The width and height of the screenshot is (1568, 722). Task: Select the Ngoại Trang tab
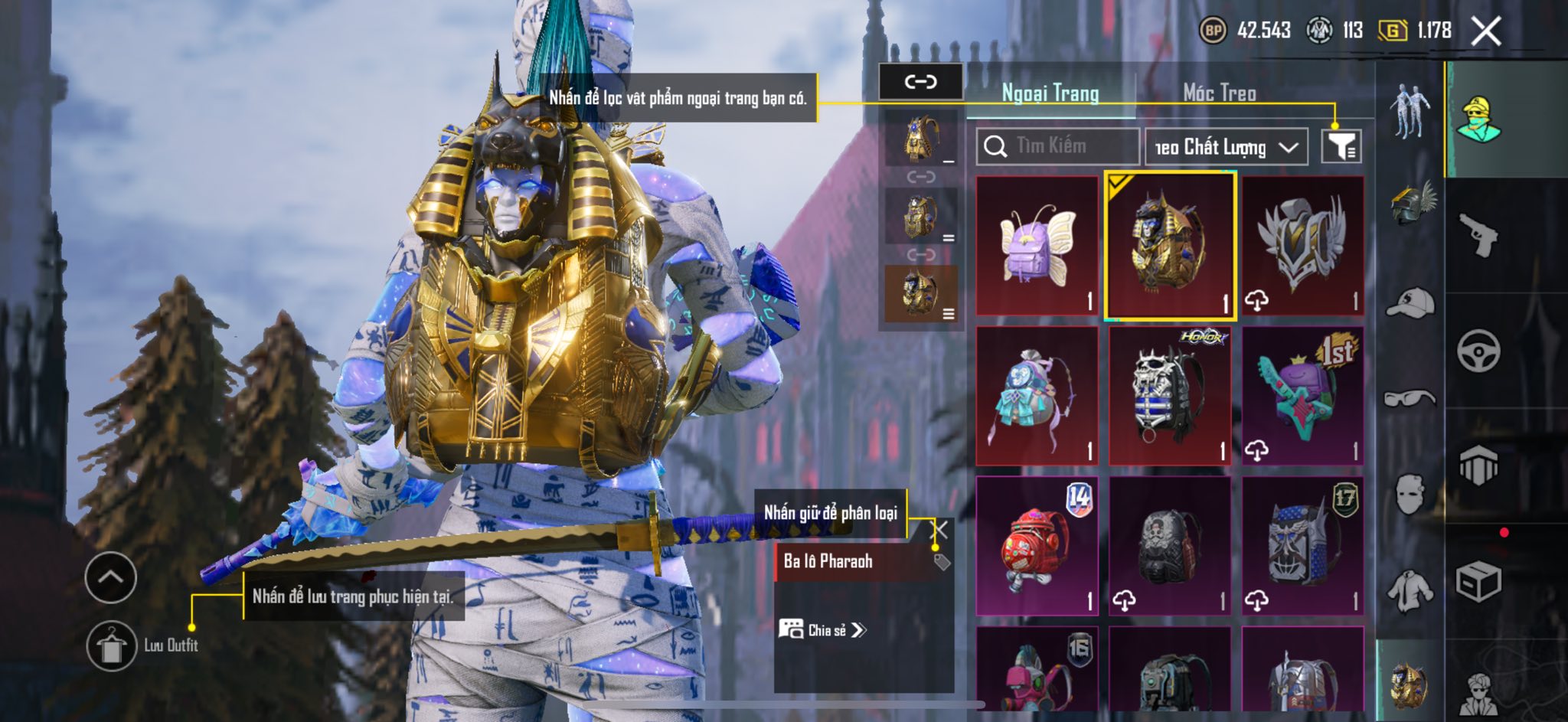pos(1050,93)
